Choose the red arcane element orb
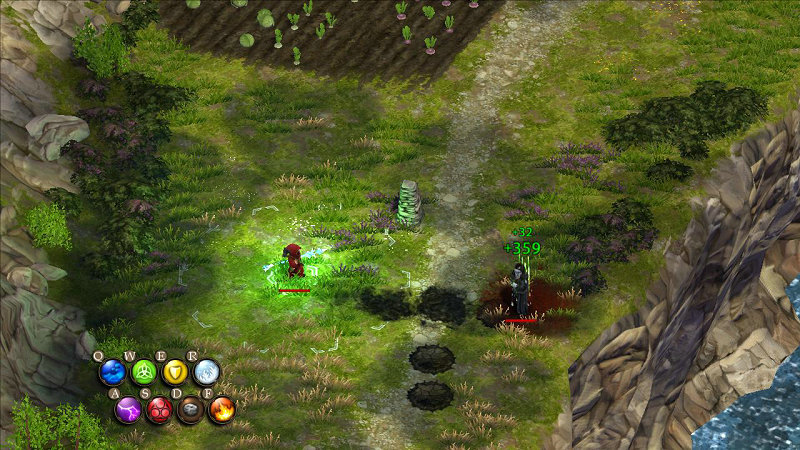This screenshot has width=800, height=450. pos(159,409)
